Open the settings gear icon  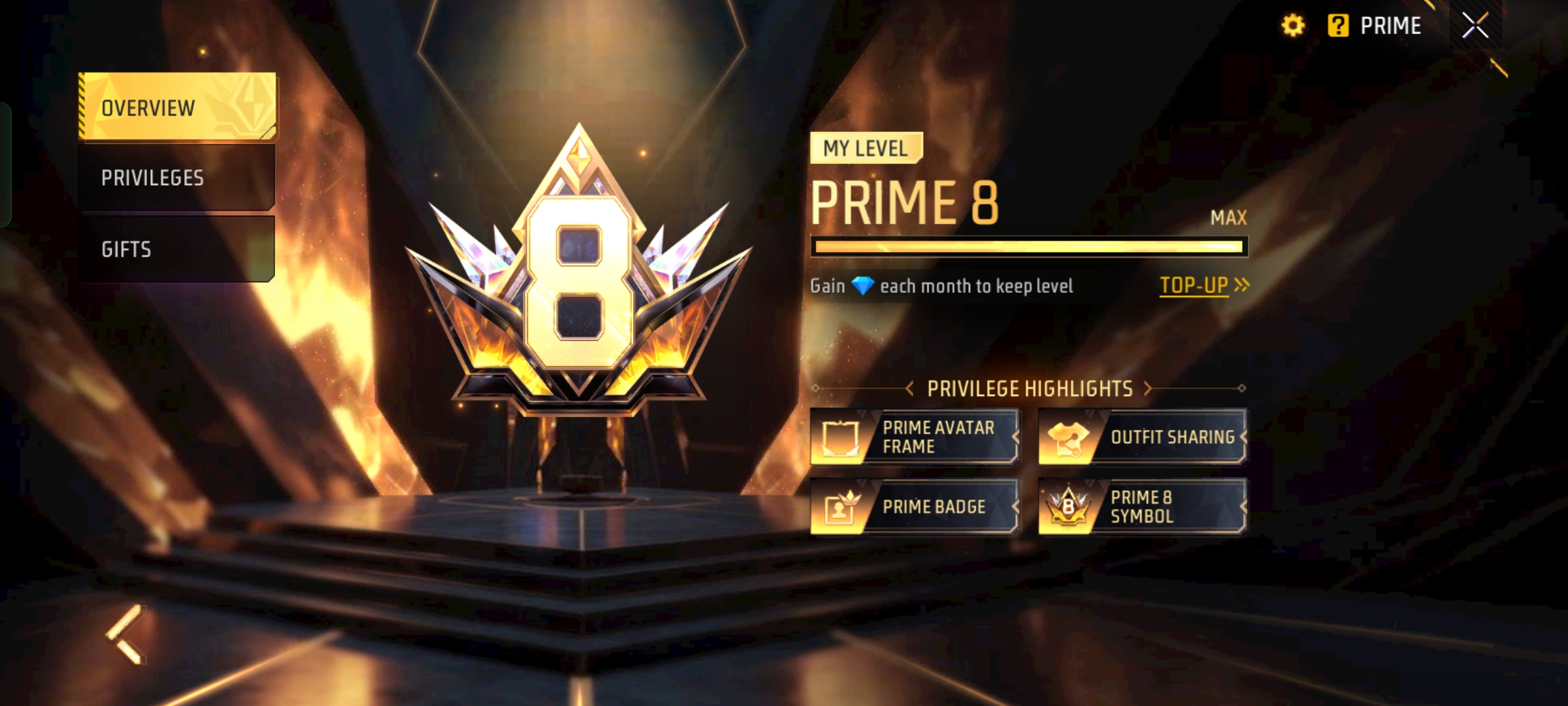click(1294, 25)
